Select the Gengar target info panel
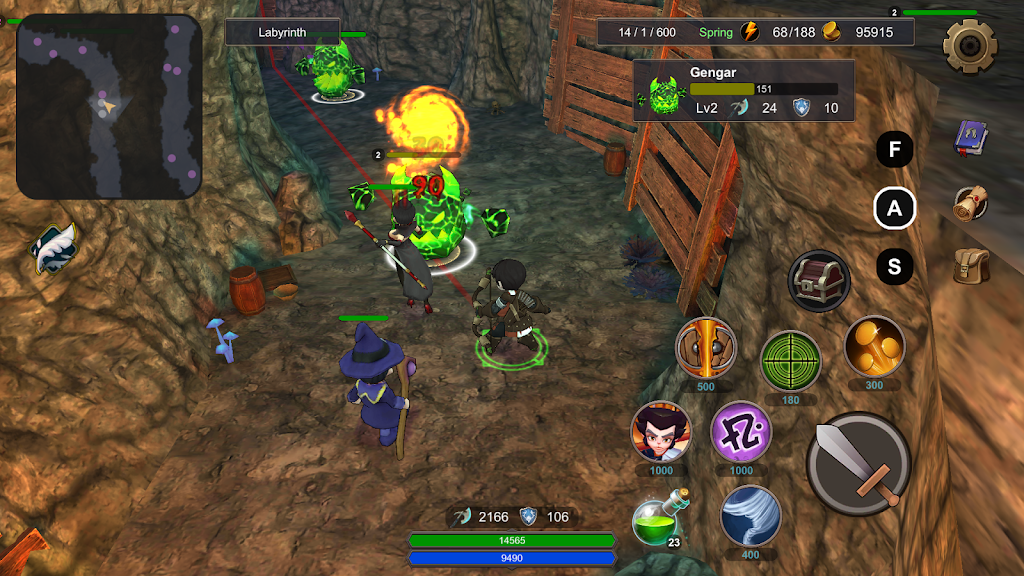 744,91
